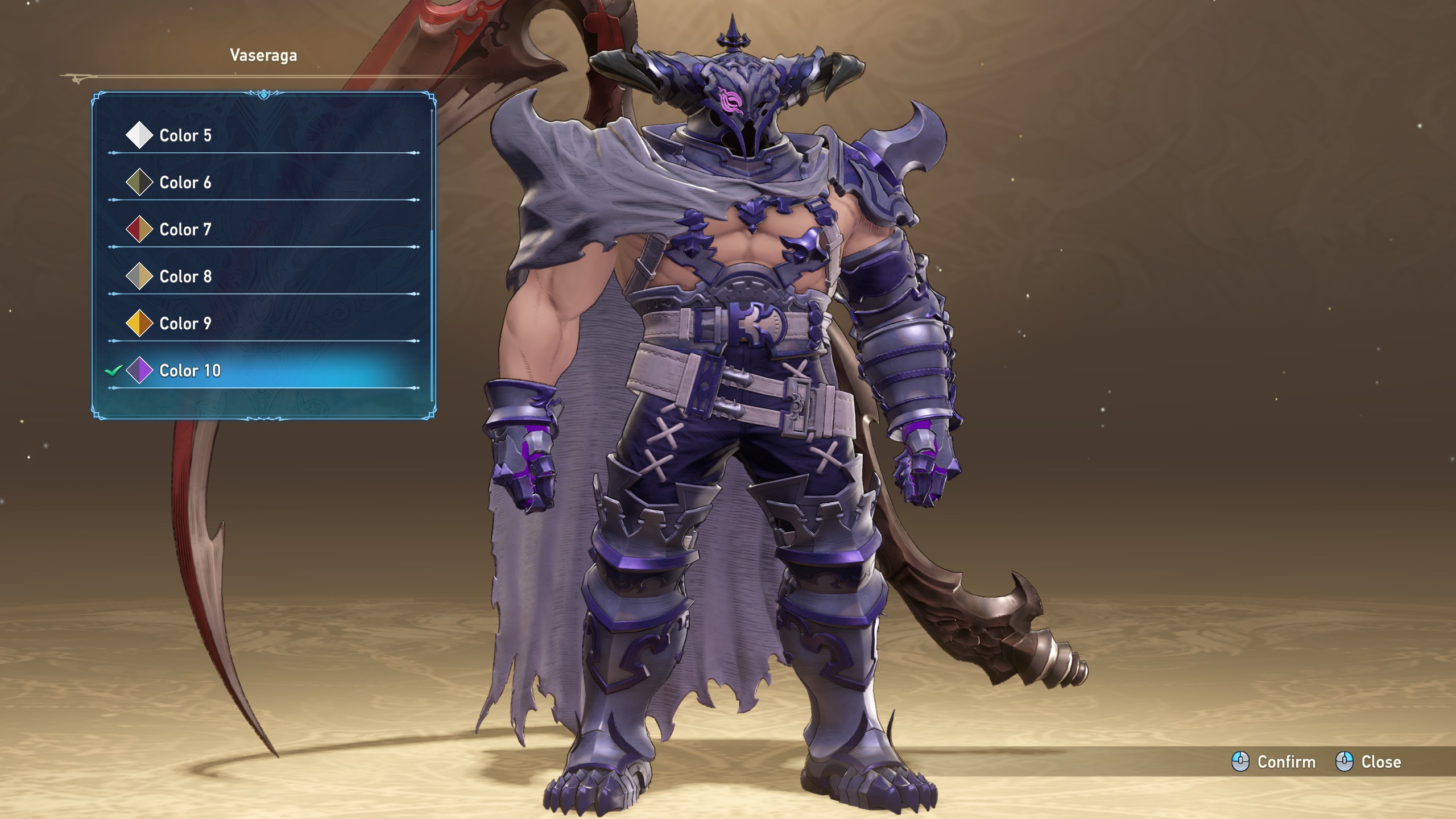
Task: Close the color menu
Action: (1368, 762)
